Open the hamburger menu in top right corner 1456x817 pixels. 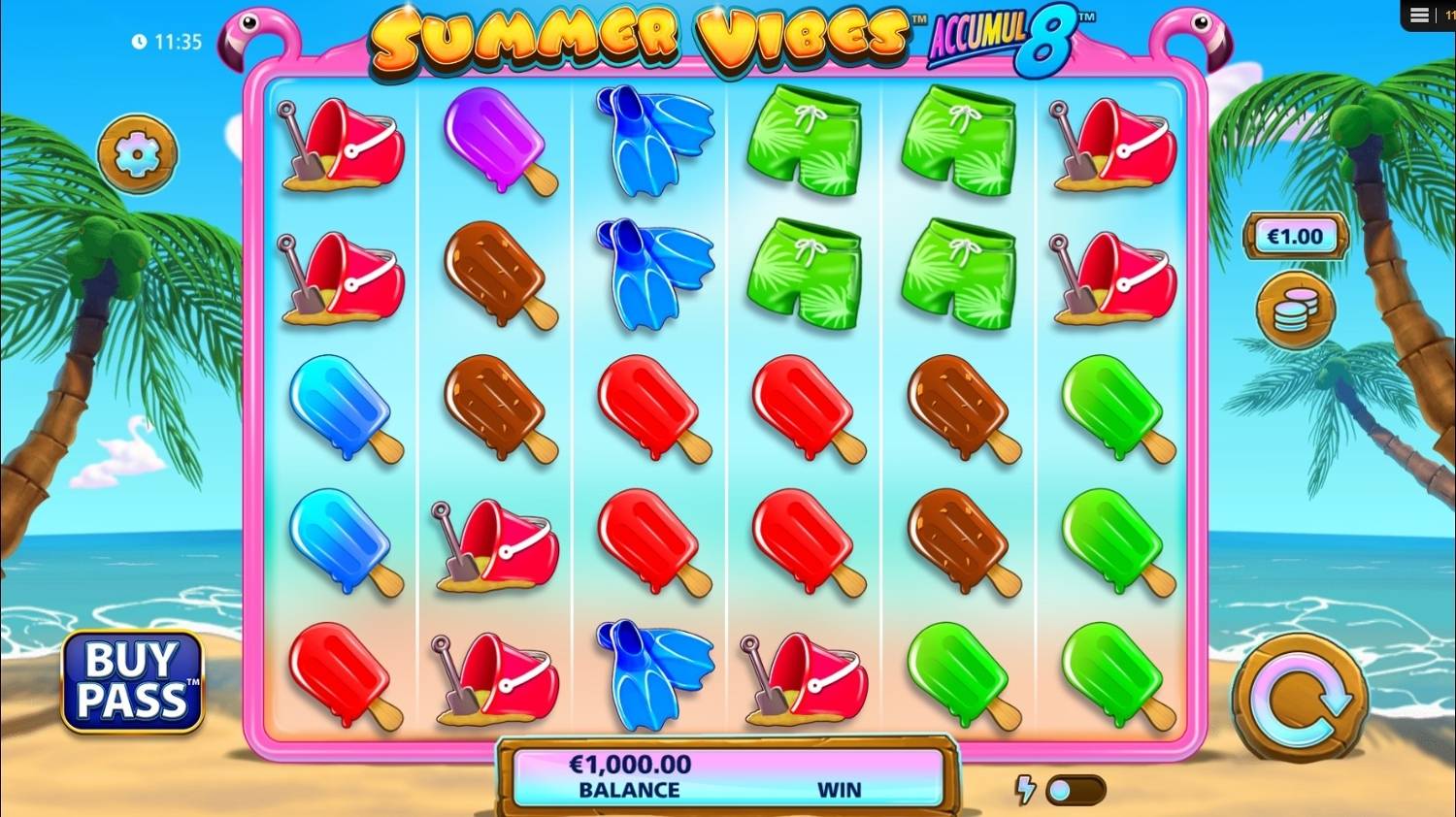coord(1419,15)
